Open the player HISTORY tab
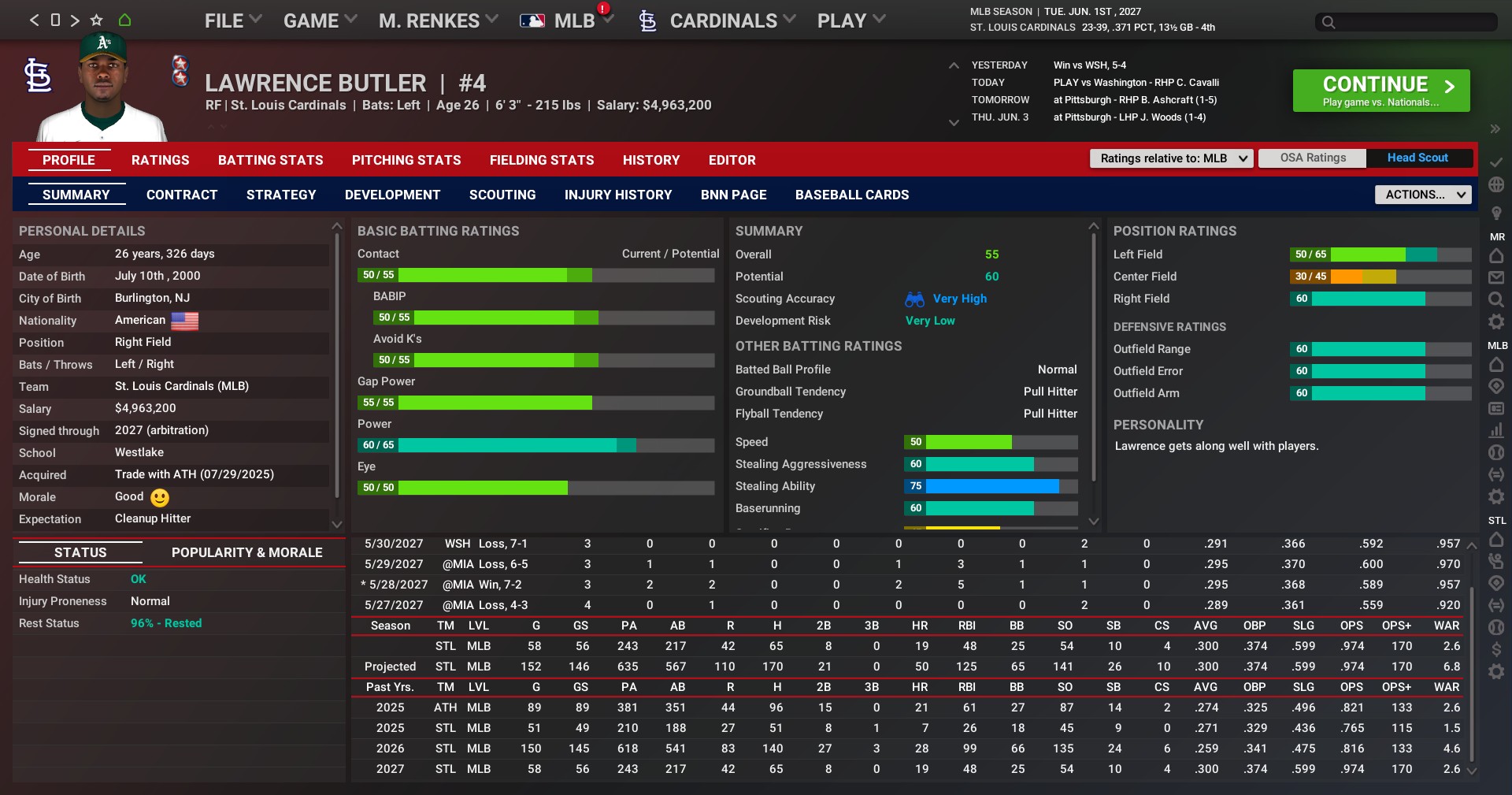The image size is (1512, 795). pyautogui.click(x=650, y=160)
